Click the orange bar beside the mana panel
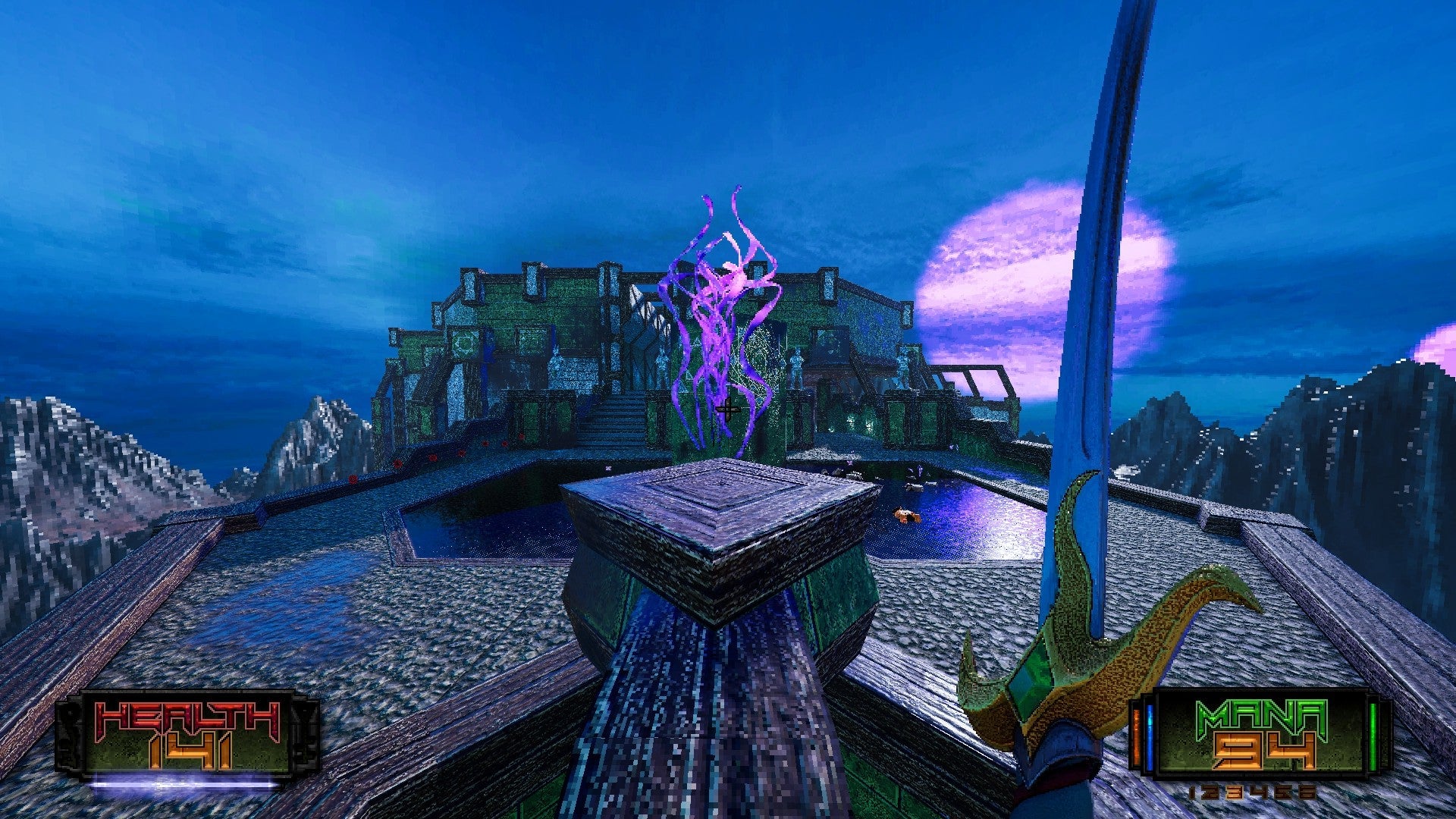Screen dimensions: 1456x819 (1136, 732)
